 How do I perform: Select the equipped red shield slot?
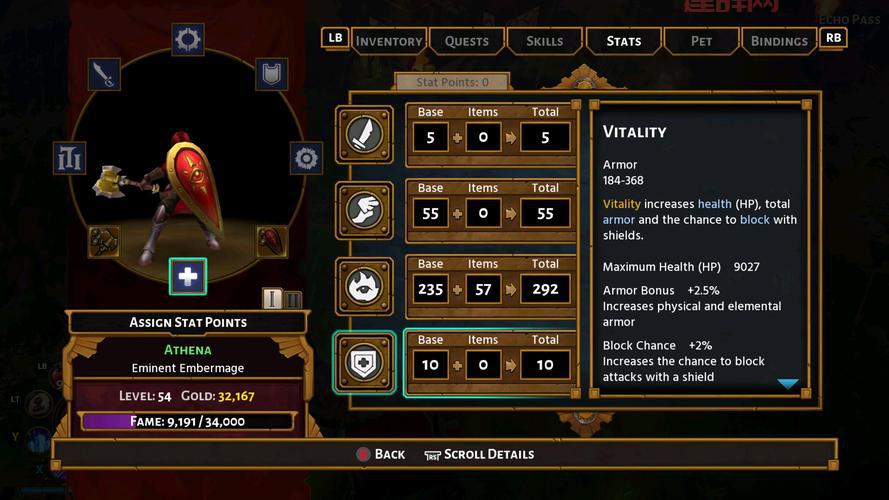click(x=271, y=241)
